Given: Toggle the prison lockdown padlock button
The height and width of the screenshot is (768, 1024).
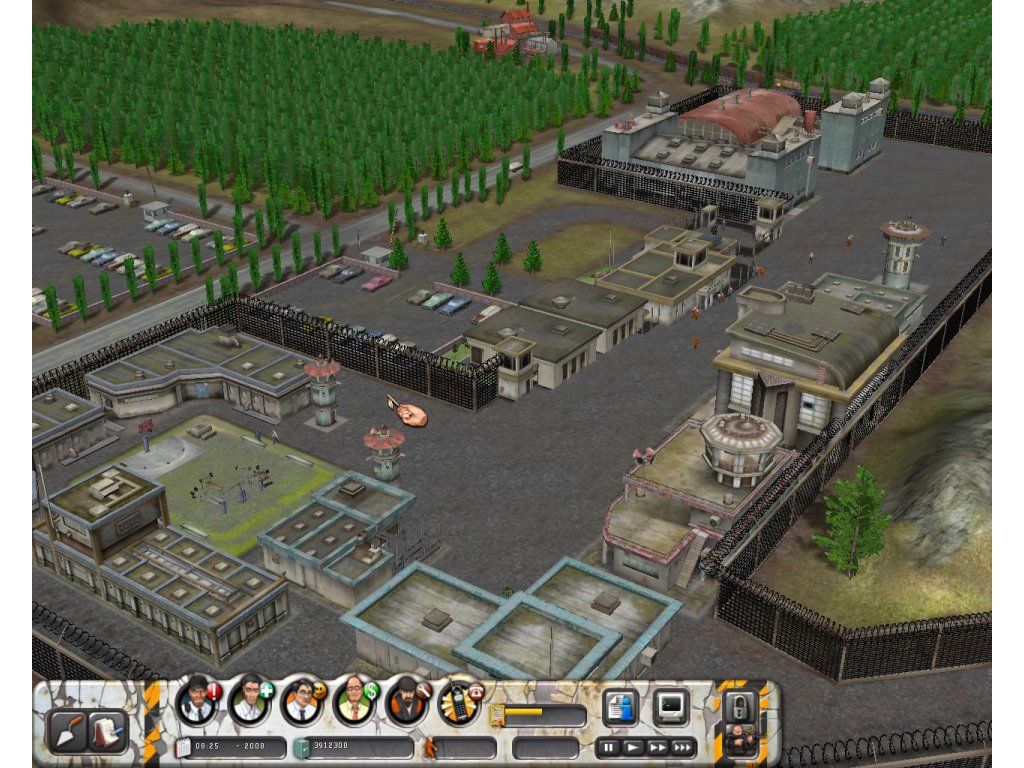Looking at the screenshot, I should point(740,704).
